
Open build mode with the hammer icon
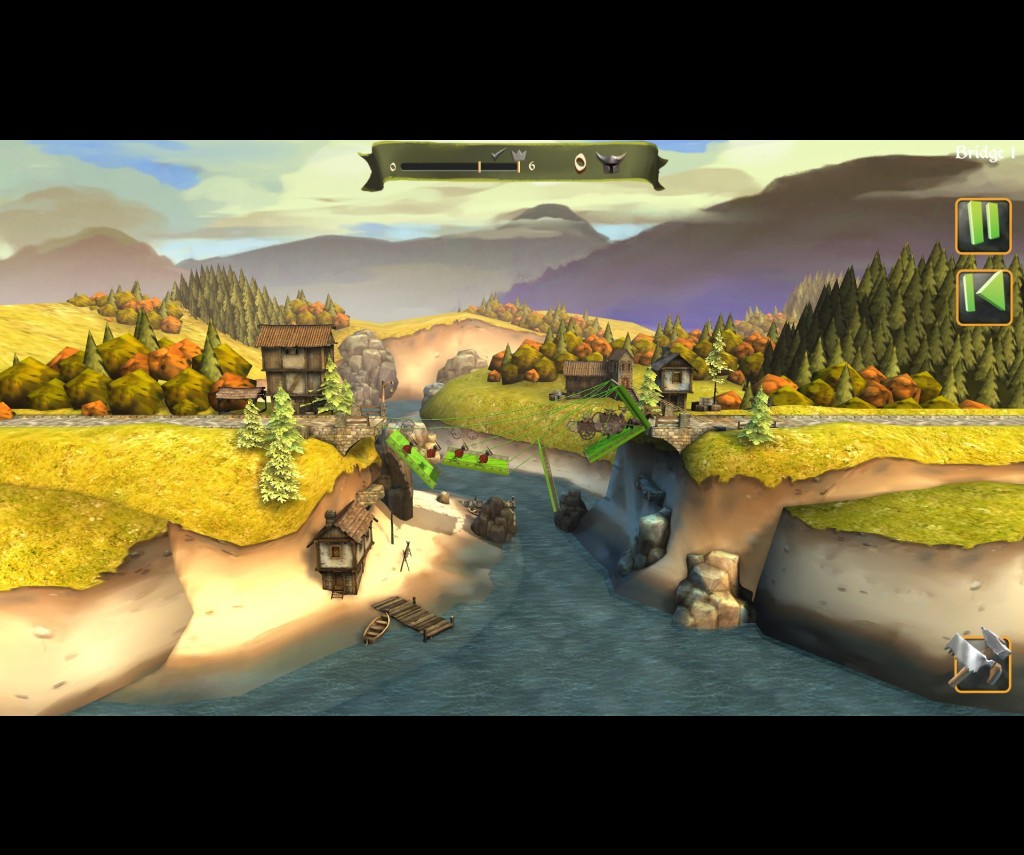[x=979, y=661]
